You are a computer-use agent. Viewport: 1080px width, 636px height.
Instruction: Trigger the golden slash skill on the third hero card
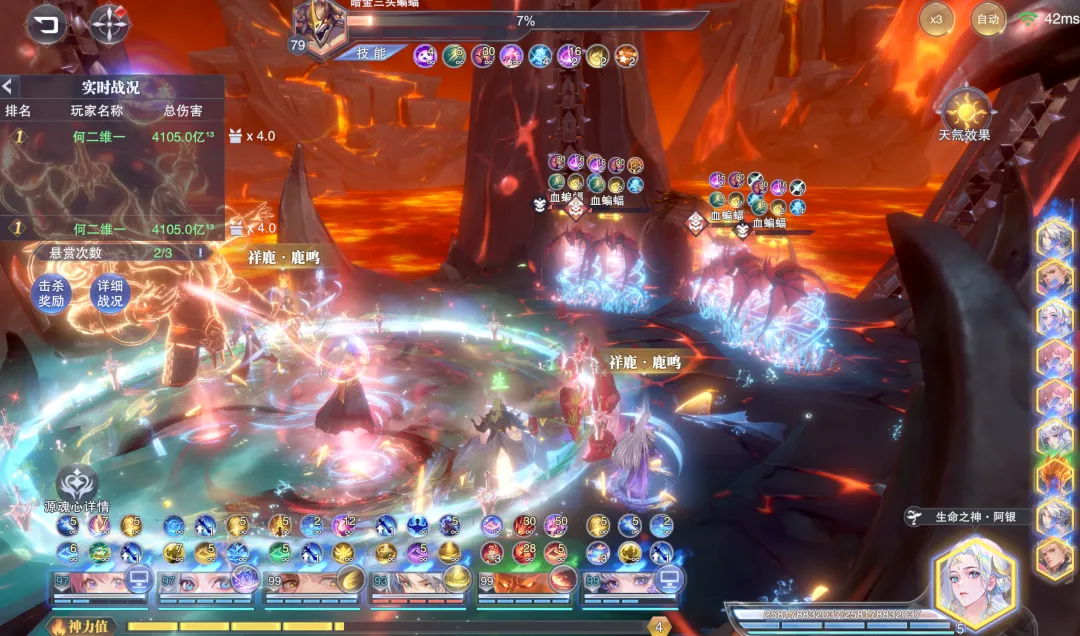[x=350, y=579]
